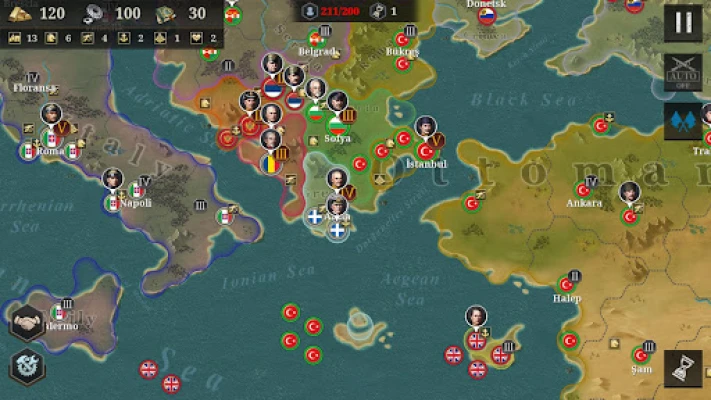Select the Turkish unit at Şam
Screen dimensions: 711x400
(641, 355)
